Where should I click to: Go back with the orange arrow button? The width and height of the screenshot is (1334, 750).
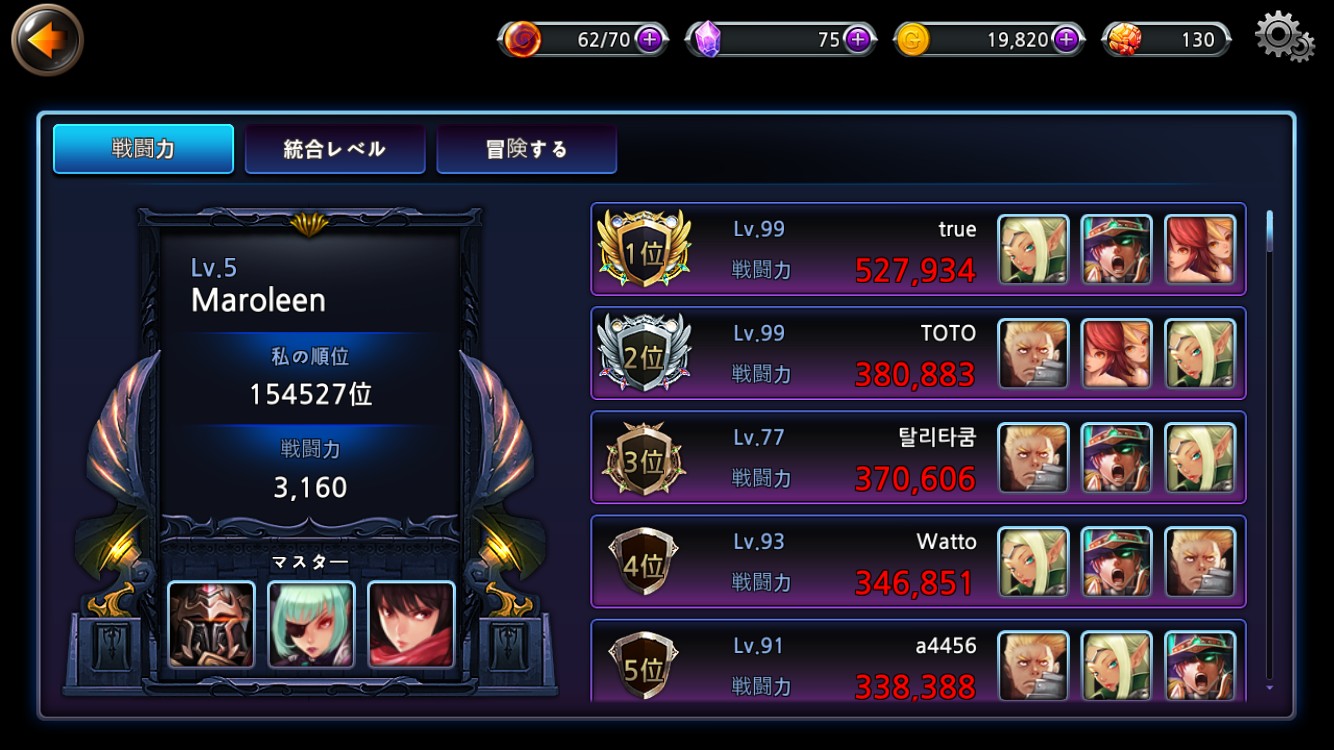47,40
